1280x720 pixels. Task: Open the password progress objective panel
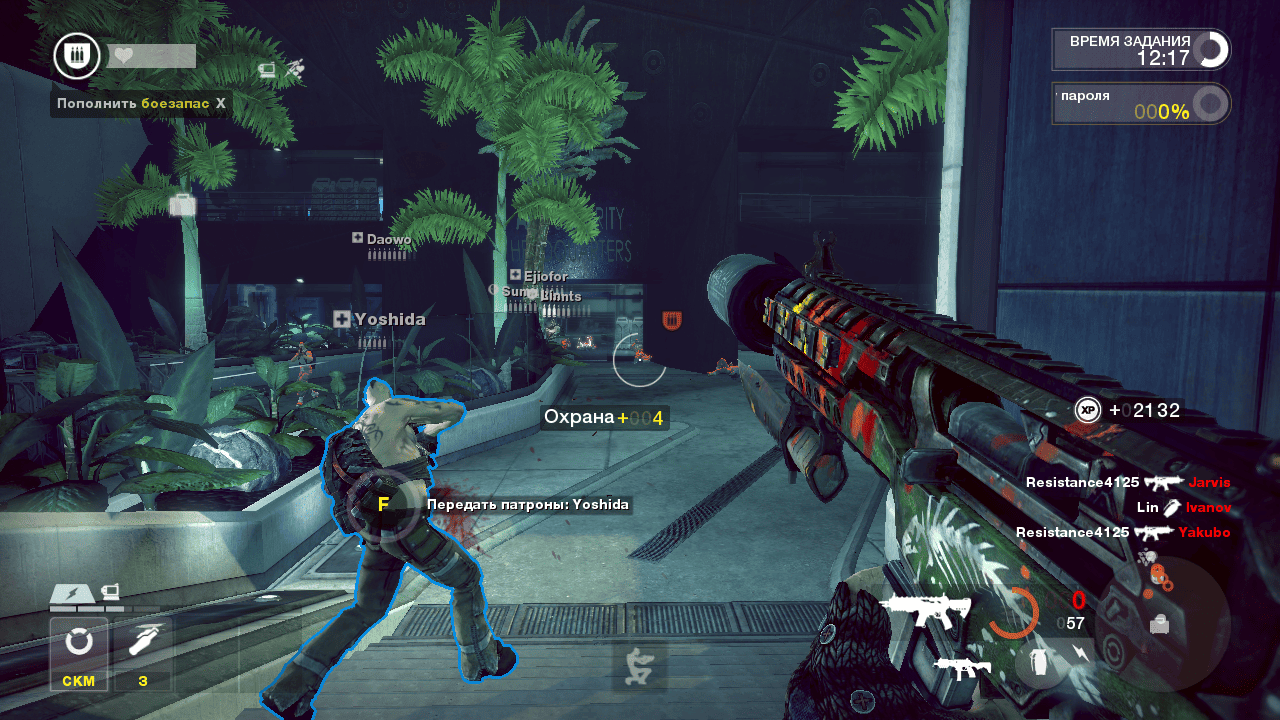click(x=1140, y=104)
